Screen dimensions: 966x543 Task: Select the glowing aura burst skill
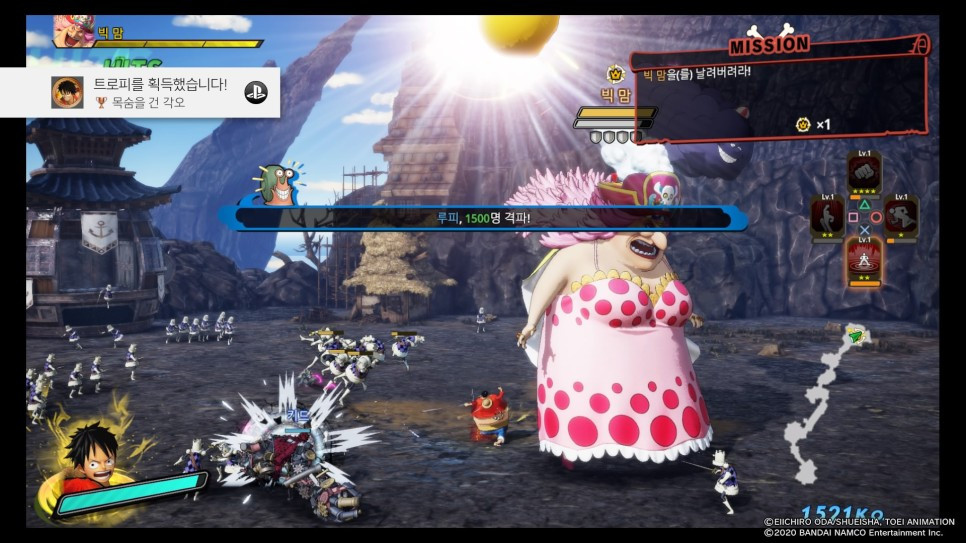tap(864, 260)
